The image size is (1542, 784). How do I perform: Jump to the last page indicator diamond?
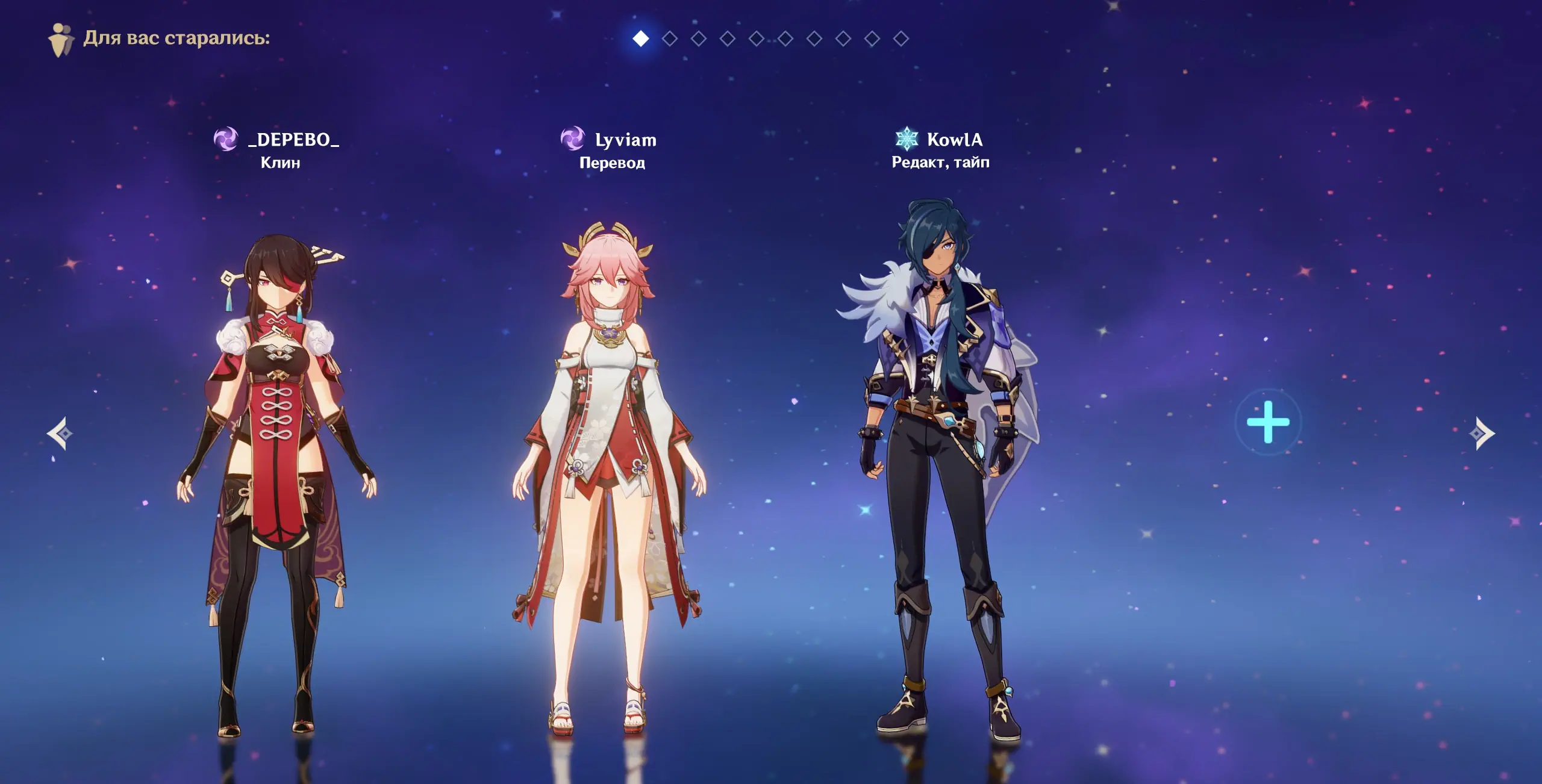[x=901, y=39]
